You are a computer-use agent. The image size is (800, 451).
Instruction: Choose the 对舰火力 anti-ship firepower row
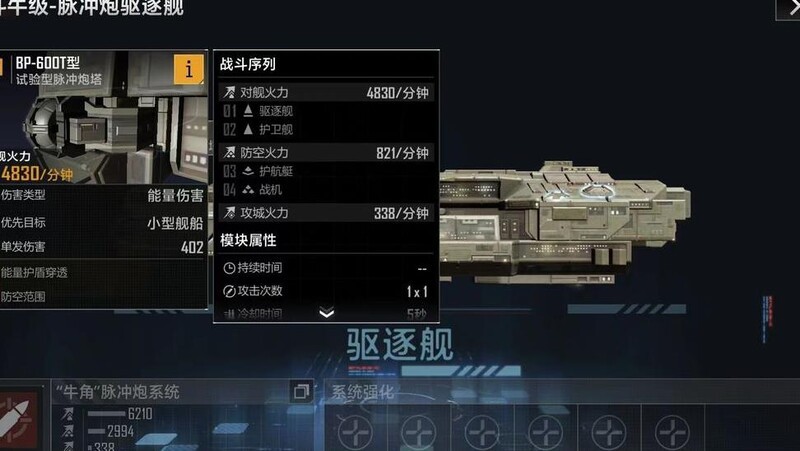pyautogui.click(x=326, y=93)
